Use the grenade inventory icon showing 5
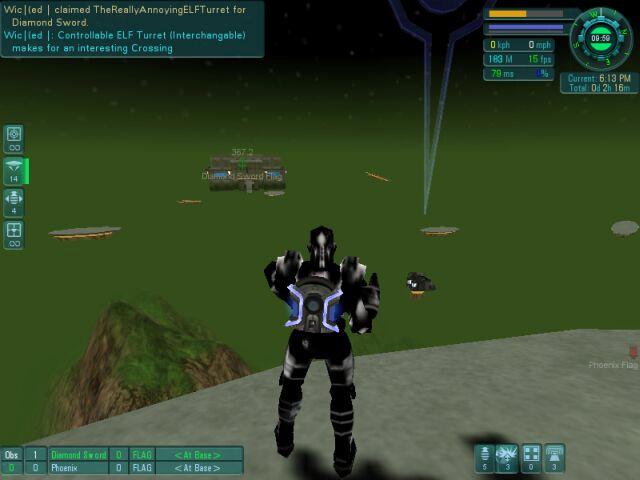 484,457
